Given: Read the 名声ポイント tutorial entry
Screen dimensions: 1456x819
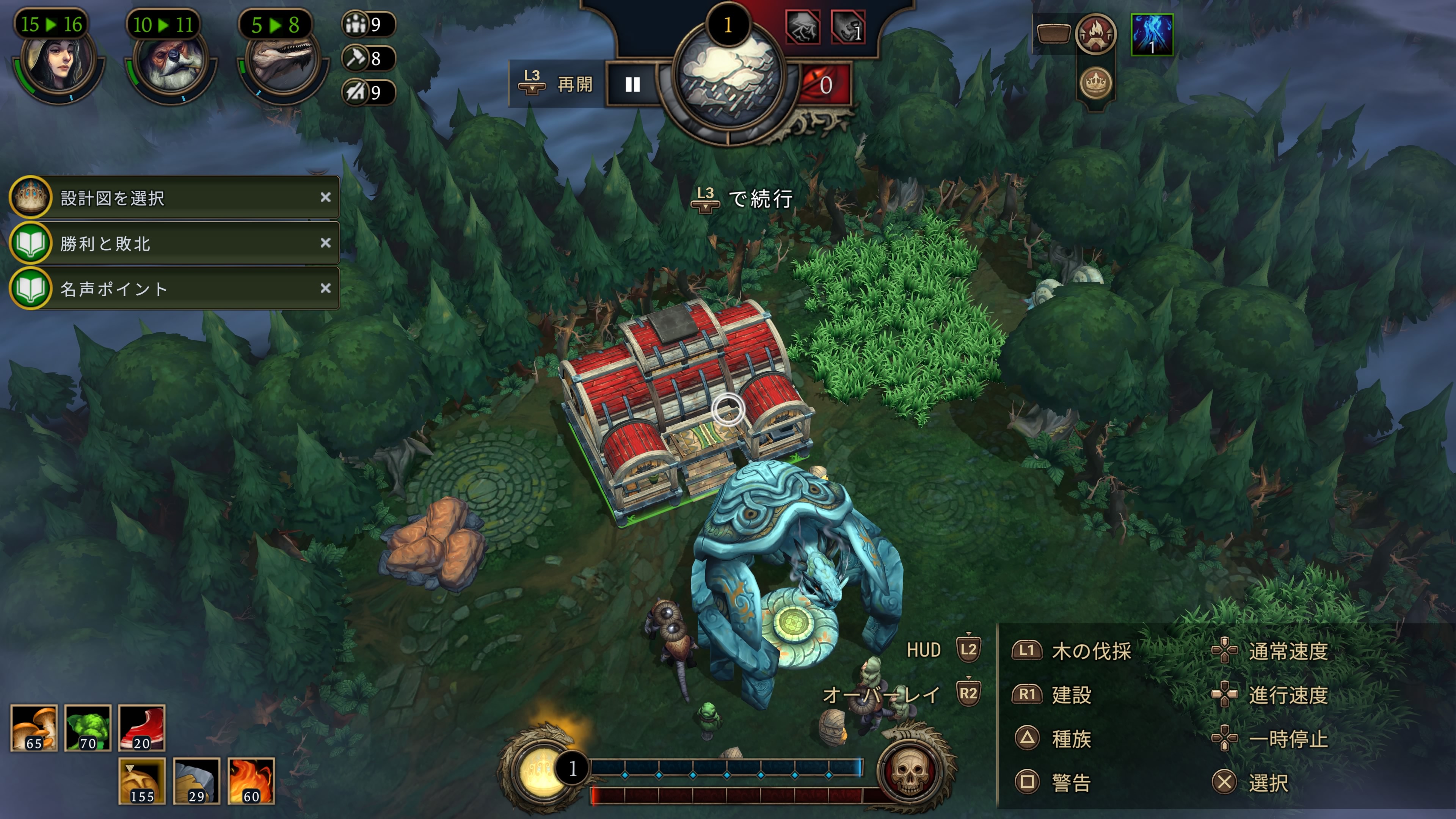Looking at the screenshot, I should point(169,289).
